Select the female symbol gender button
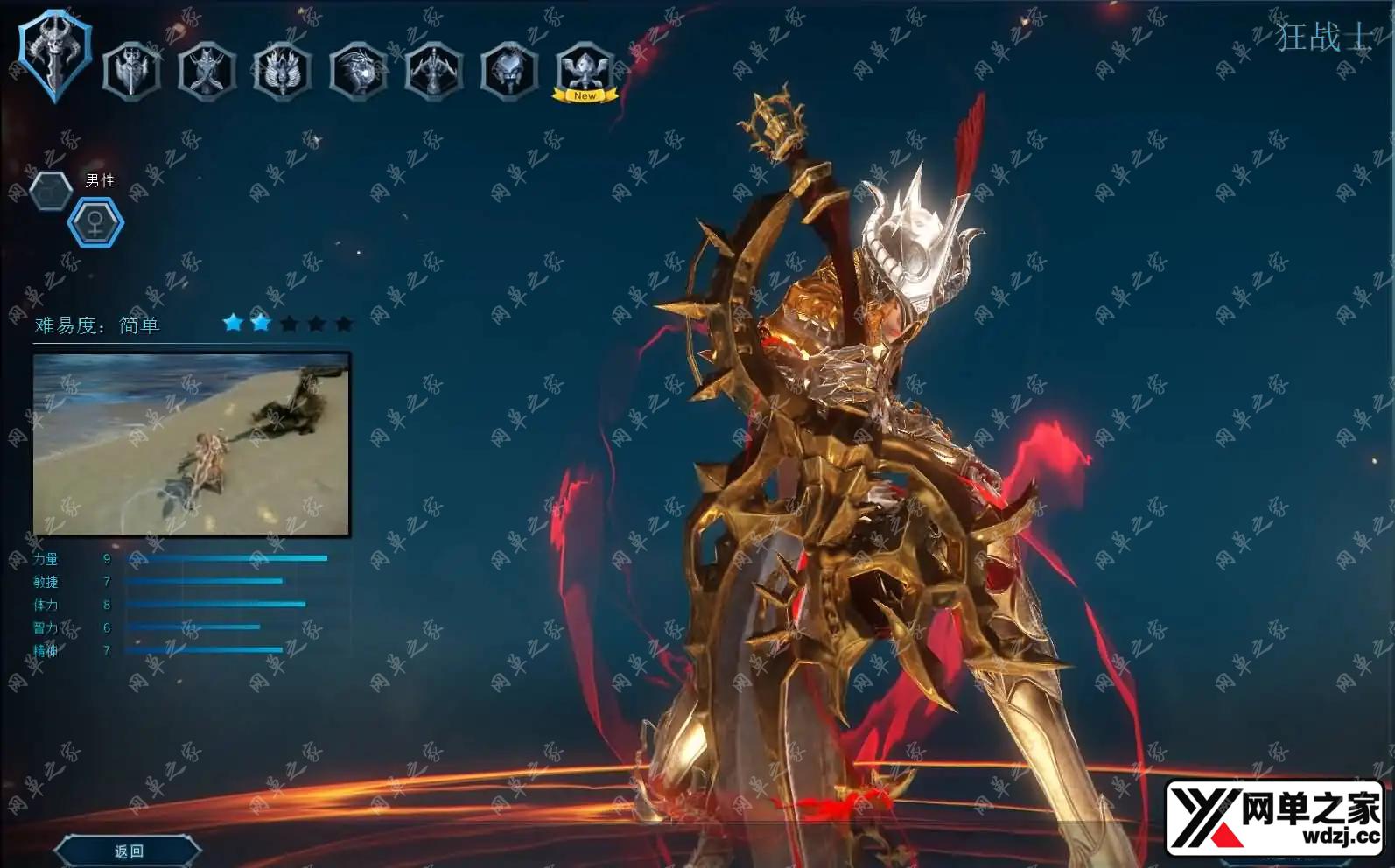 coord(95,222)
